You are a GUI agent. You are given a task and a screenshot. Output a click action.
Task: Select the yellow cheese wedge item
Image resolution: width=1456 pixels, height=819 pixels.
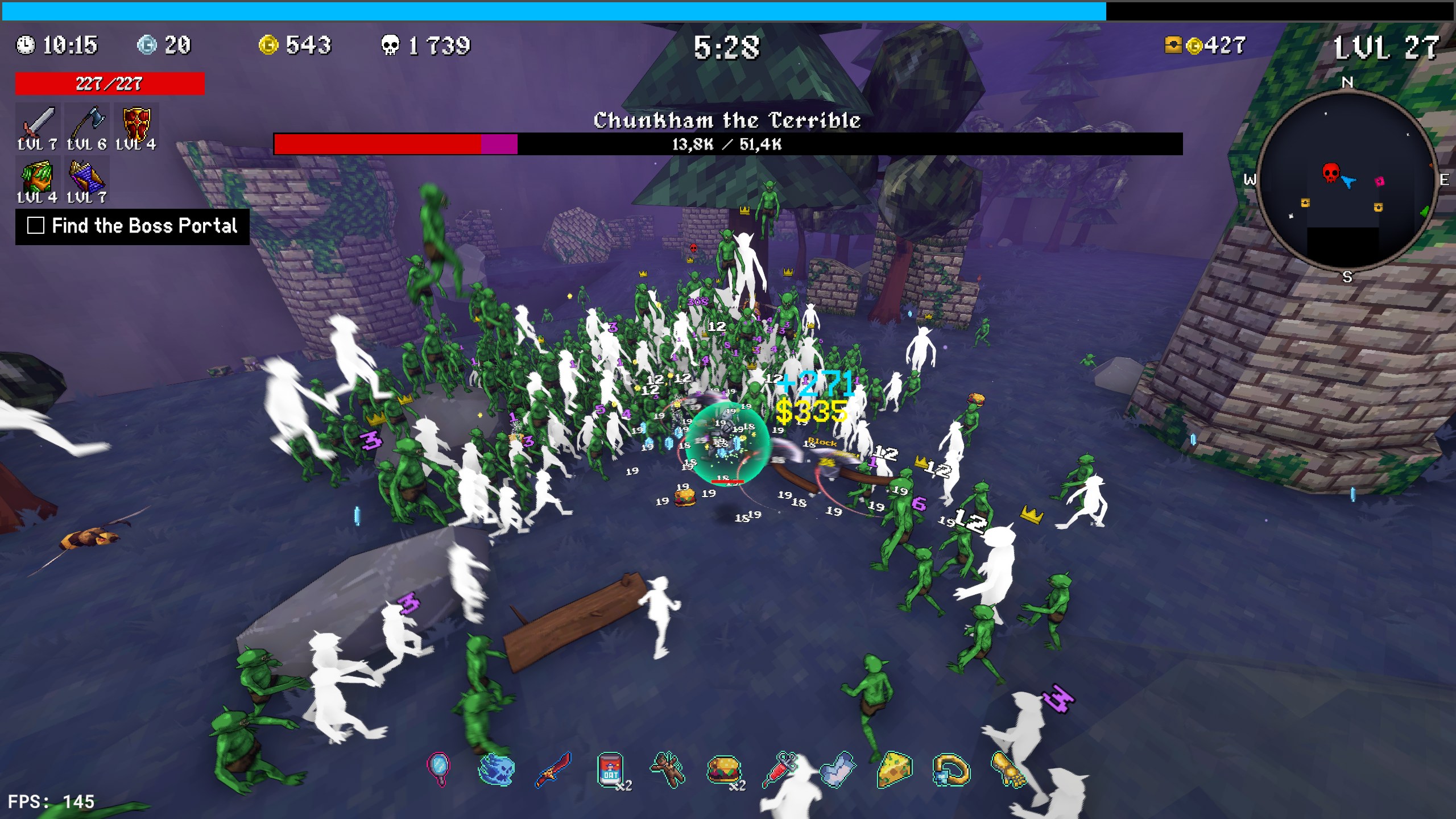coord(895,770)
